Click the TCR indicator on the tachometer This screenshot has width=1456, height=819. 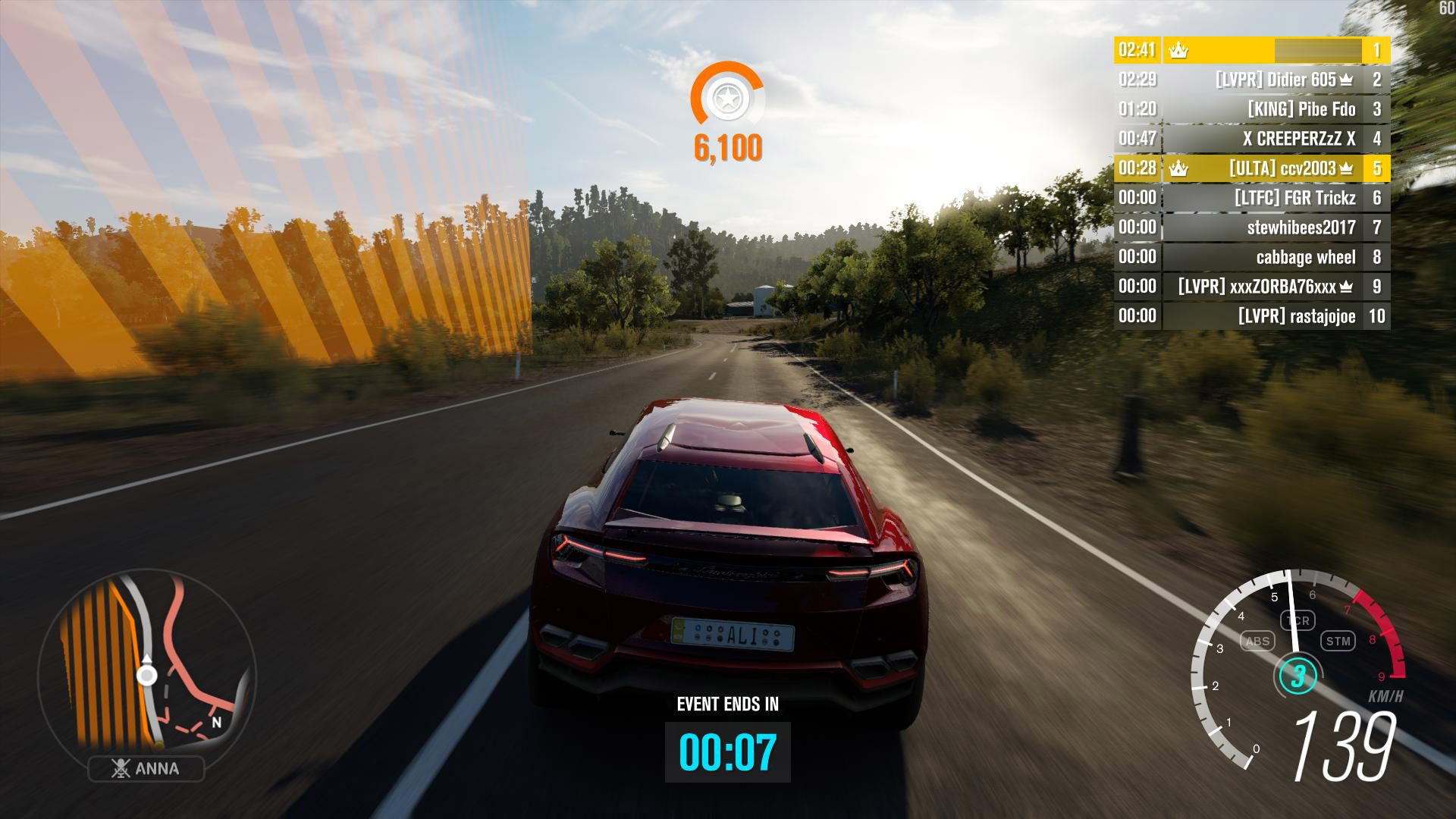(x=1298, y=621)
